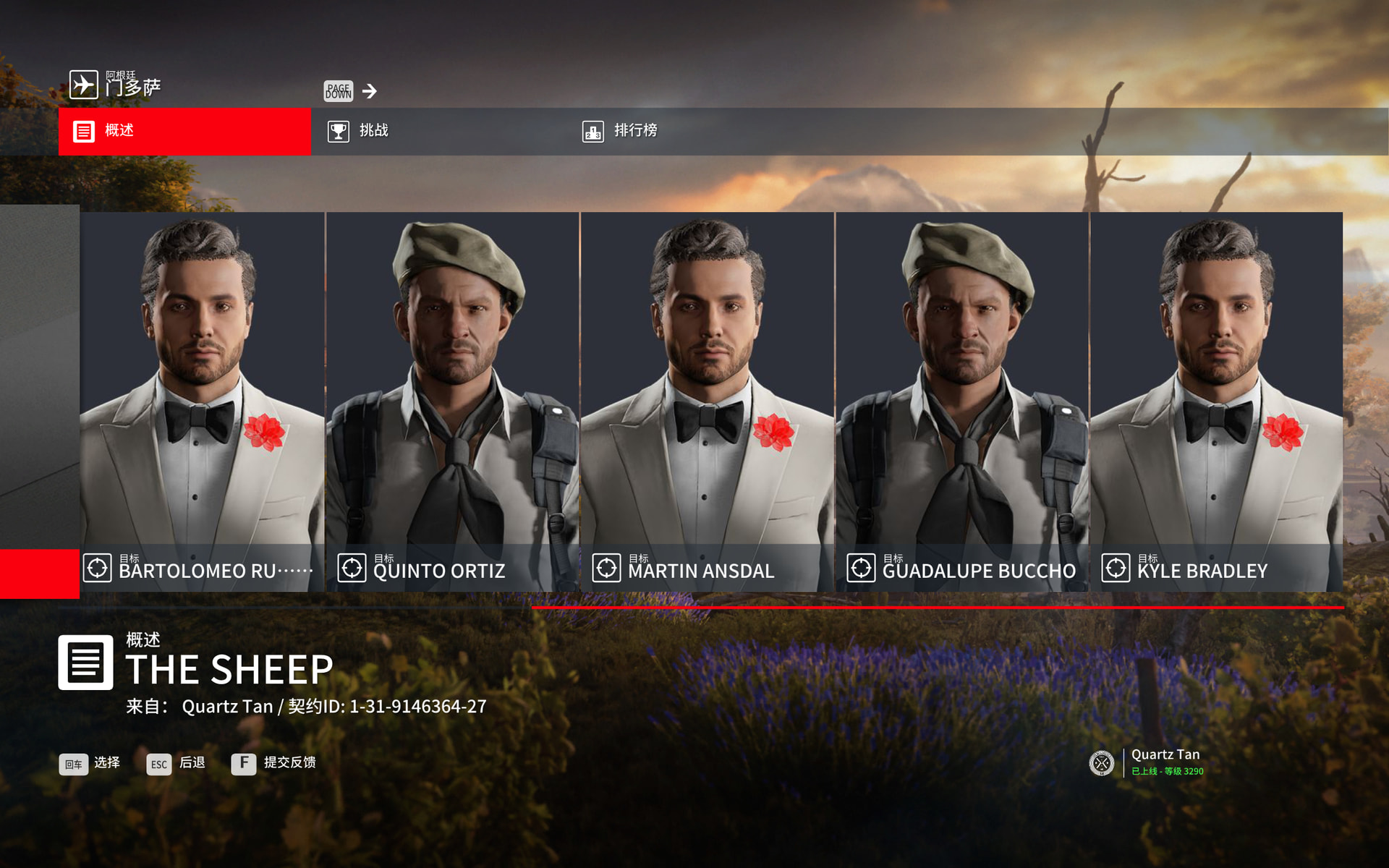Image resolution: width=1389 pixels, height=868 pixels.
Task: Click the next-page arrow beside Page Down
Action: pos(370,91)
